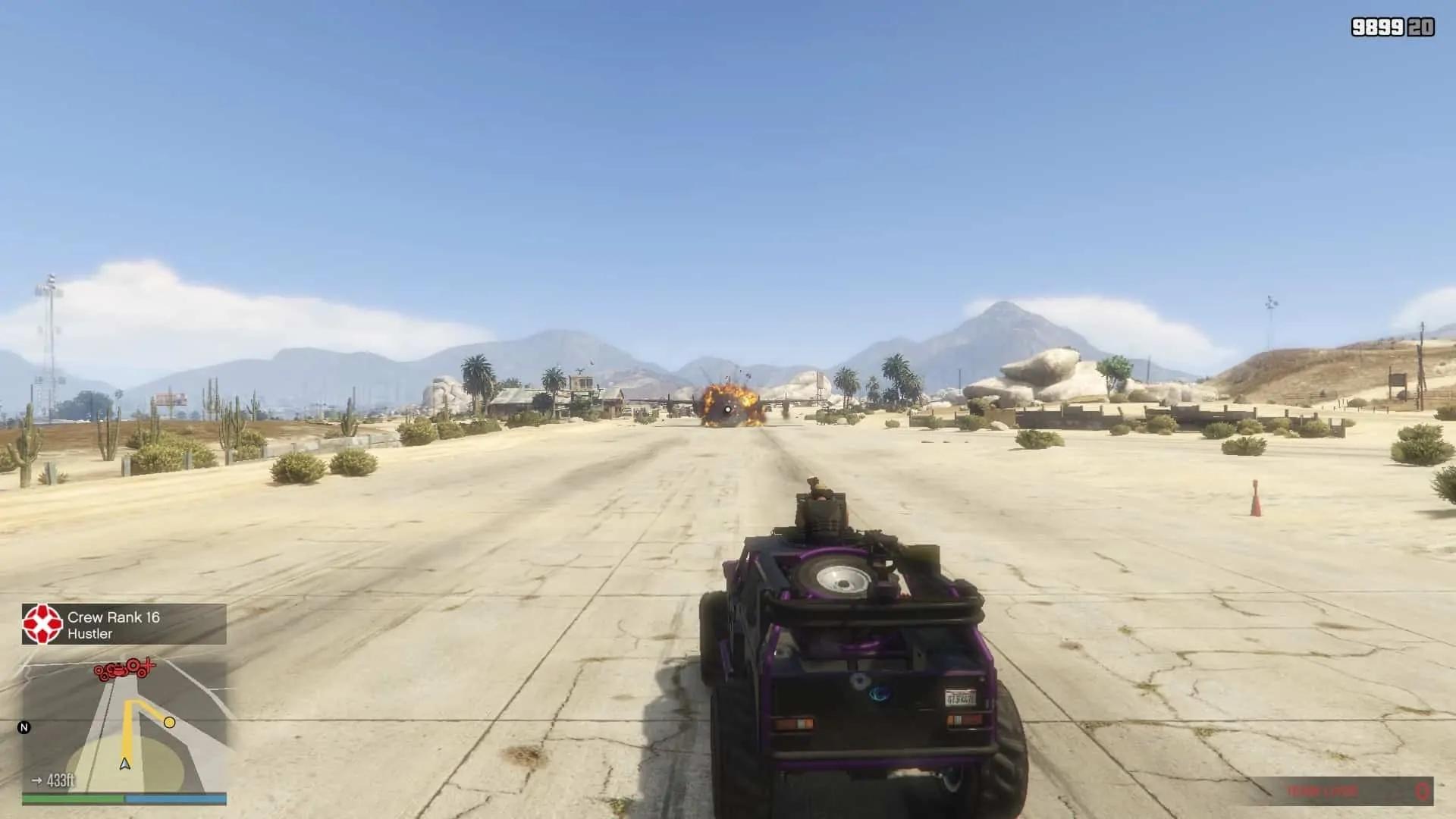Click the Hustler crew name text
This screenshot has height=819, width=1456.
click(89, 634)
